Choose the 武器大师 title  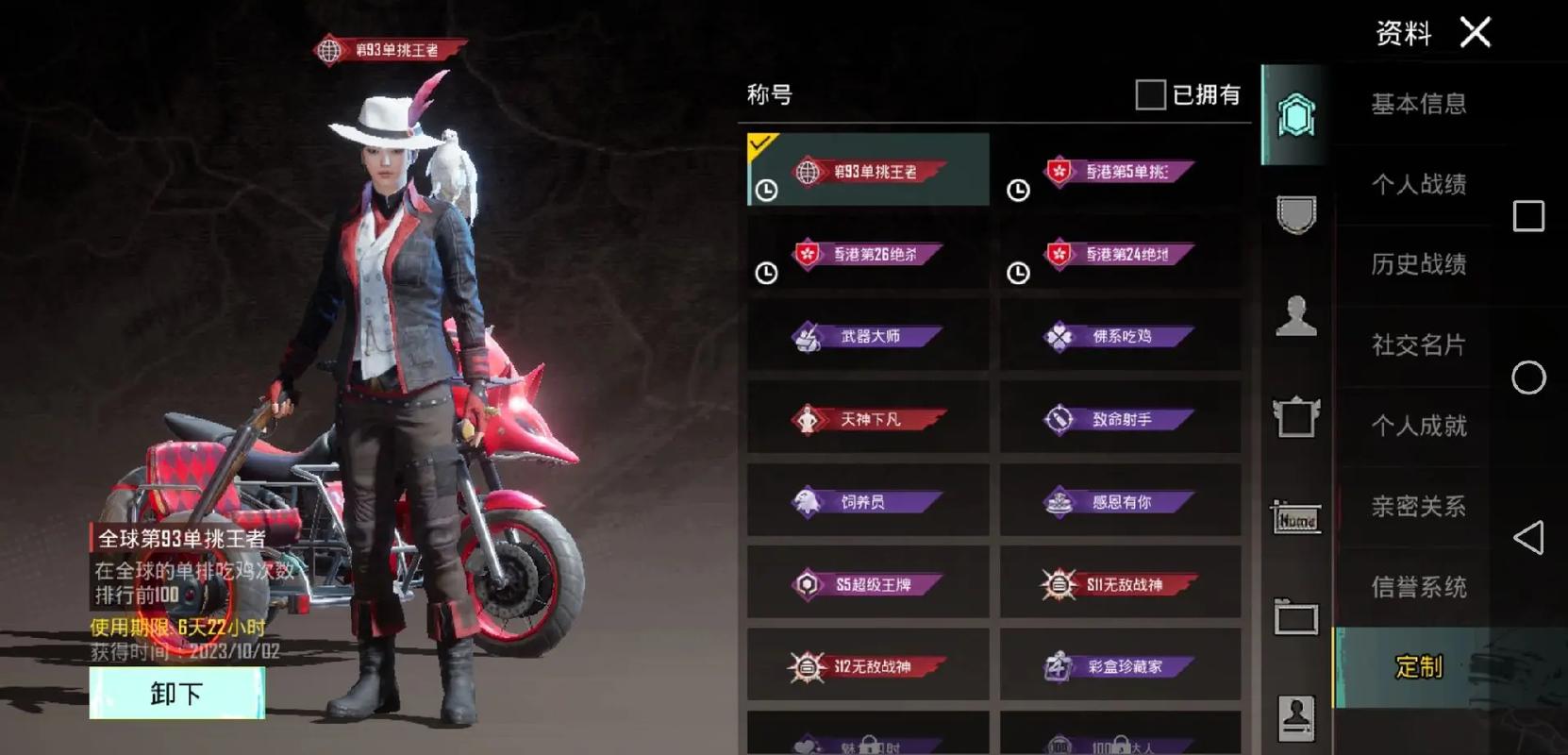(x=868, y=337)
